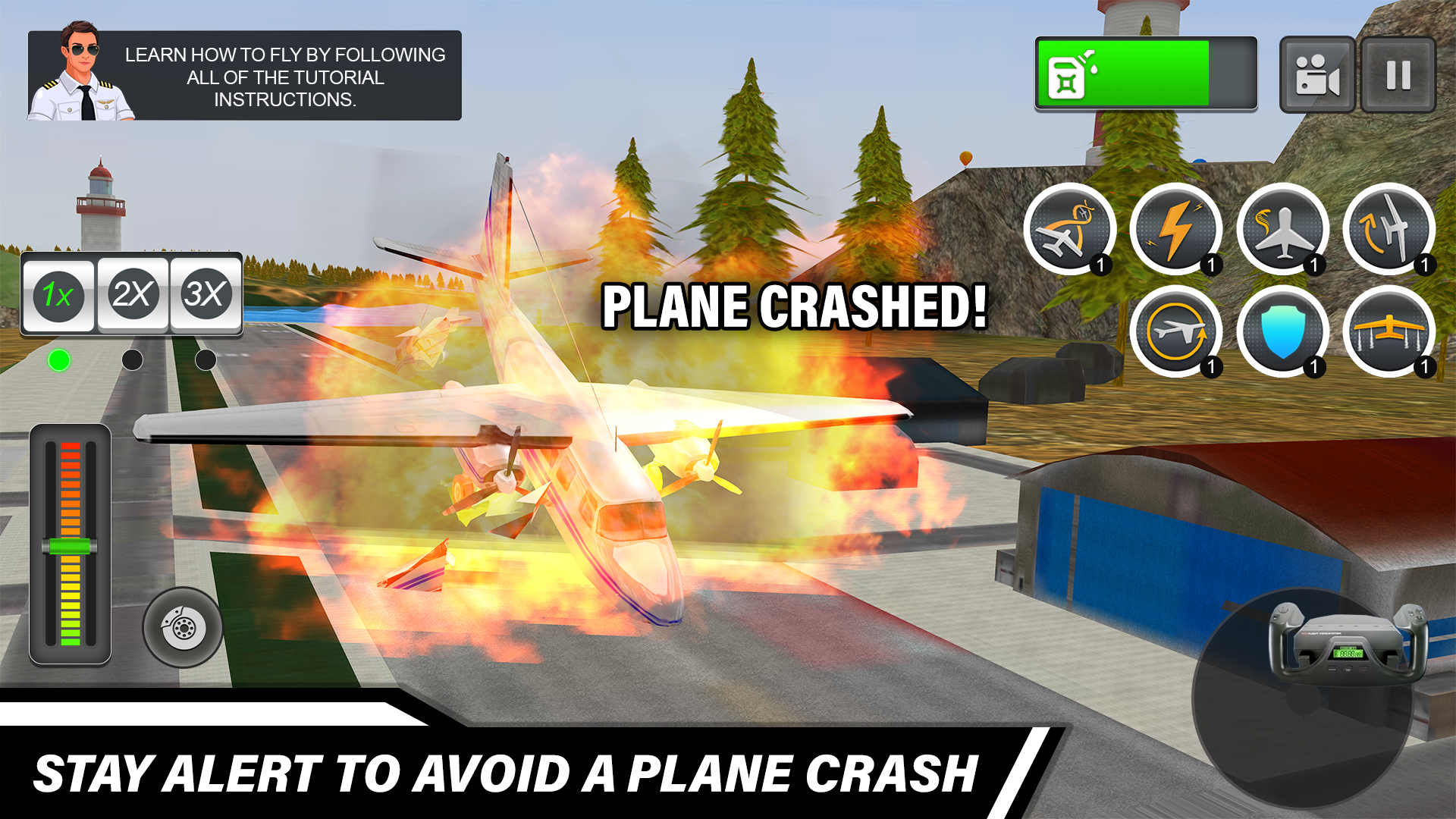Enable 3X game speed
Viewport: 1456px width, 819px height.
tap(208, 296)
